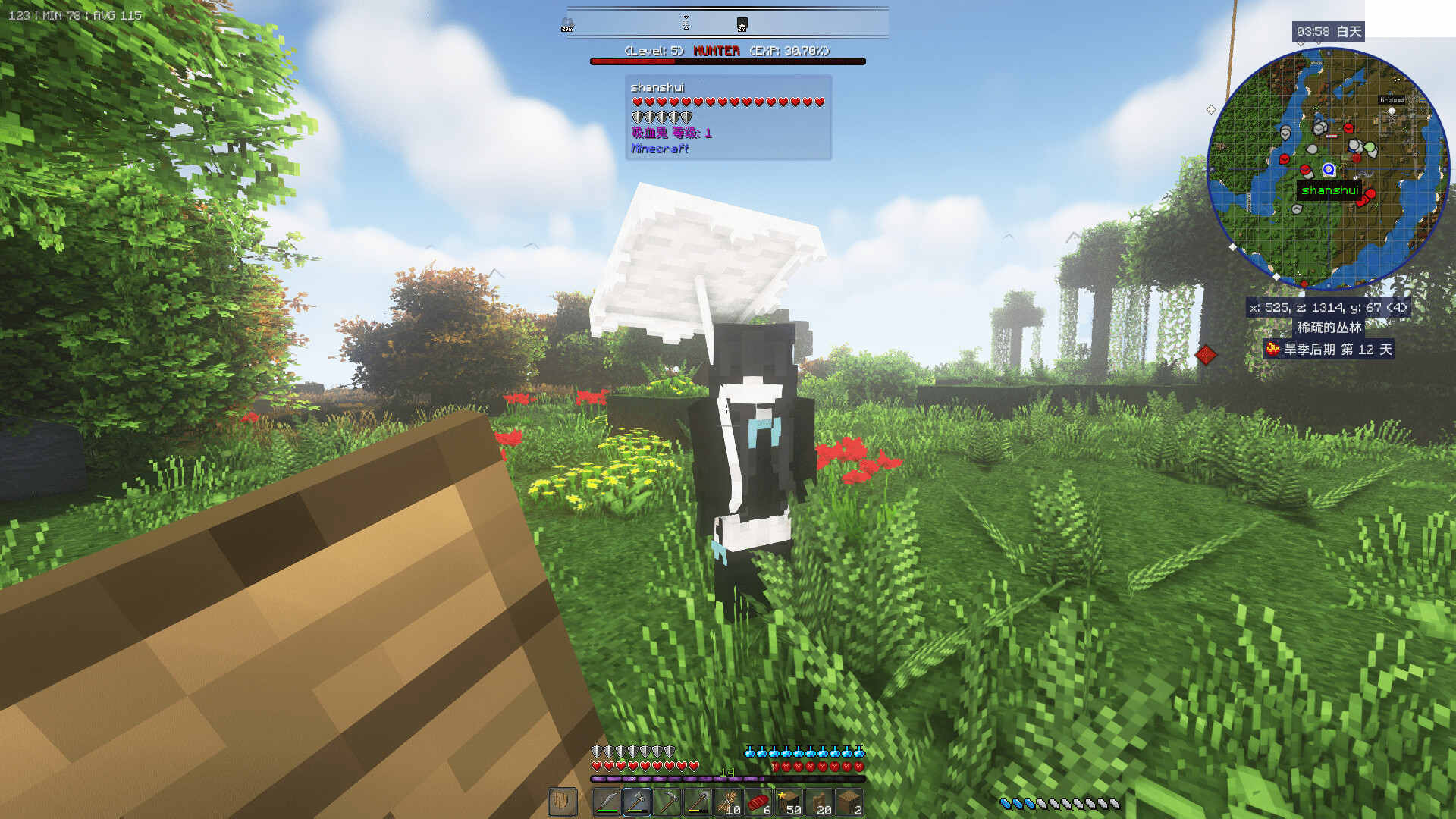Select the wood block stack of 2

pos(849,802)
